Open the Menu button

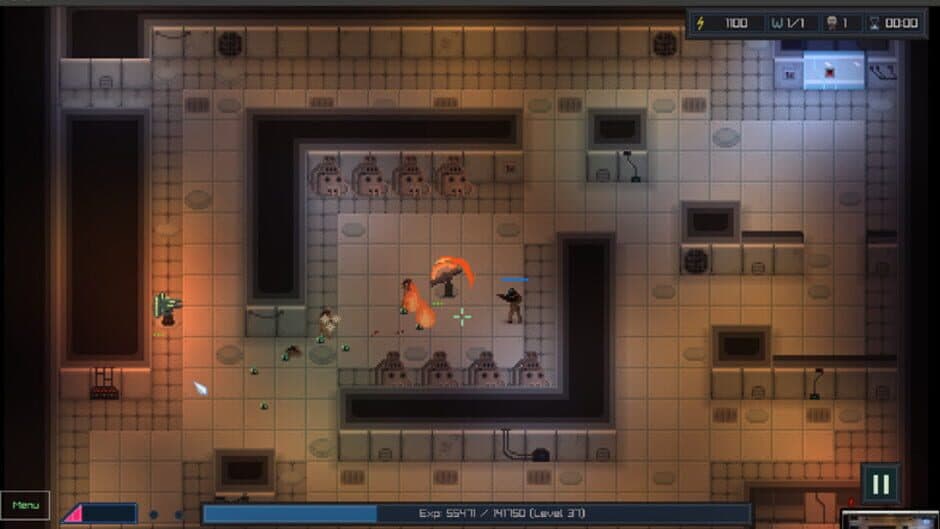tap(25, 505)
